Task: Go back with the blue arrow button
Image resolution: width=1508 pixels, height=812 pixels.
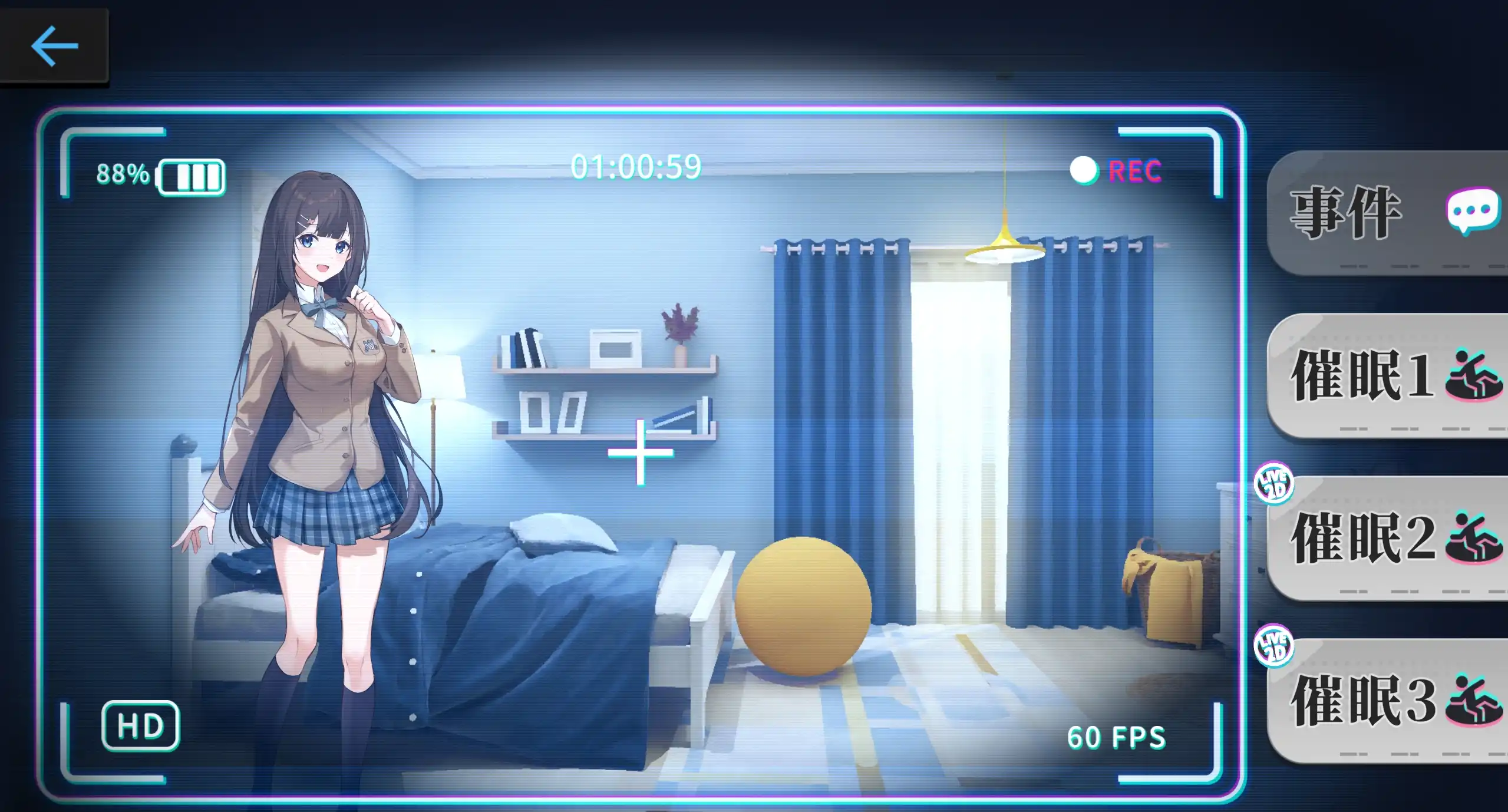Action: pyautogui.click(x=54, y=45)
